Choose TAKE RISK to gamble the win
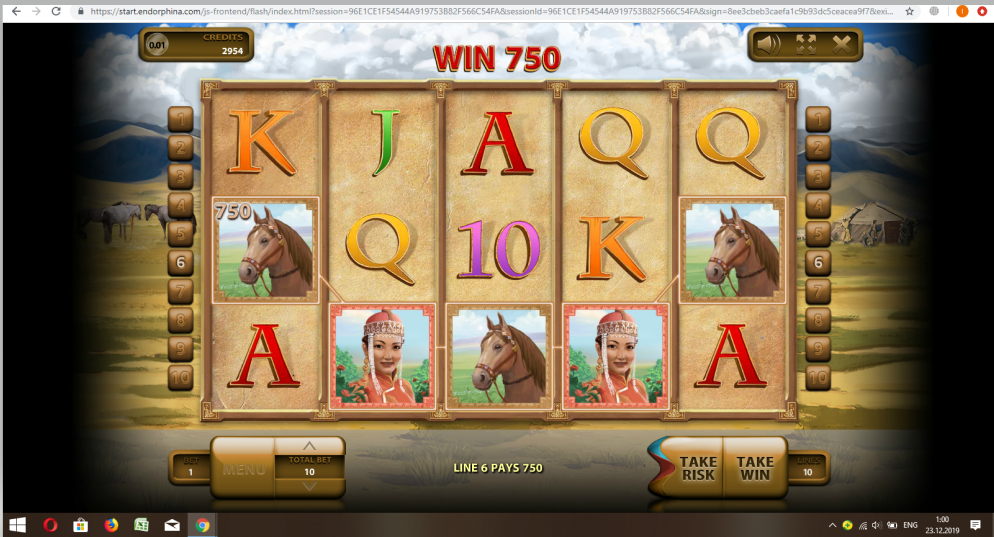The image size is (994, 537). [698, 468]
